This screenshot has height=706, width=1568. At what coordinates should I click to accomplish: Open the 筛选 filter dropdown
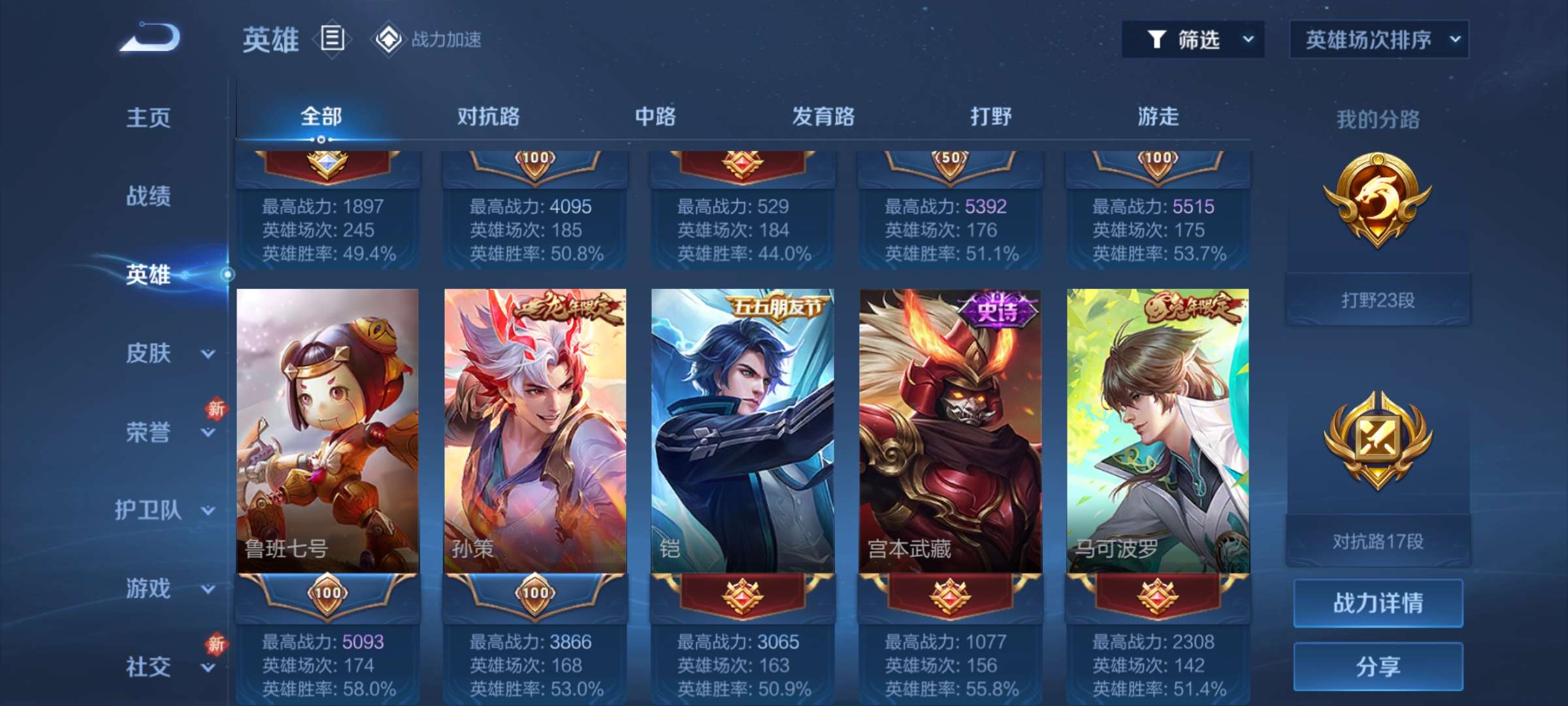point(1193,40)
